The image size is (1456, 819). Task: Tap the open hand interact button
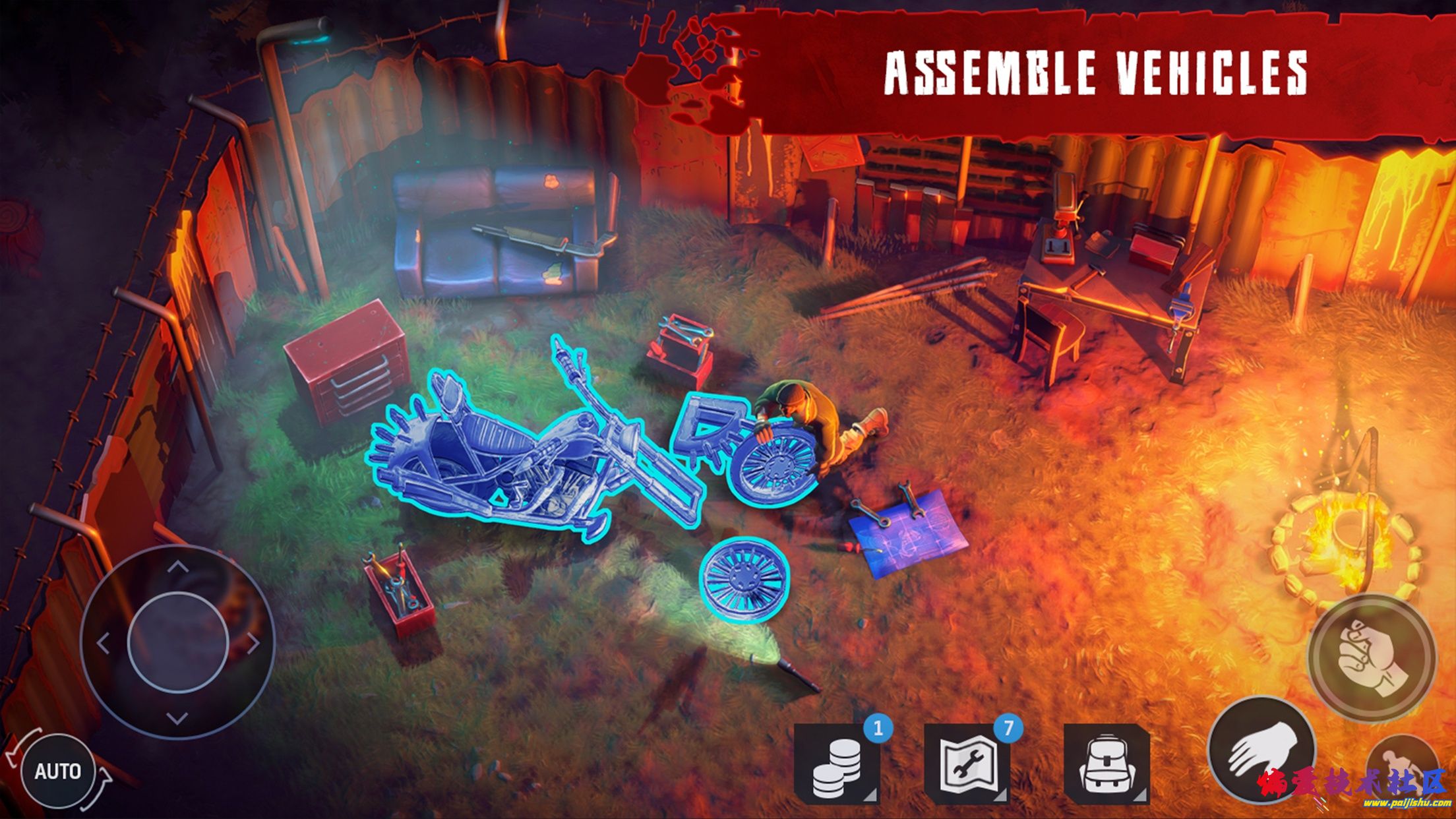click(1260, 750)
